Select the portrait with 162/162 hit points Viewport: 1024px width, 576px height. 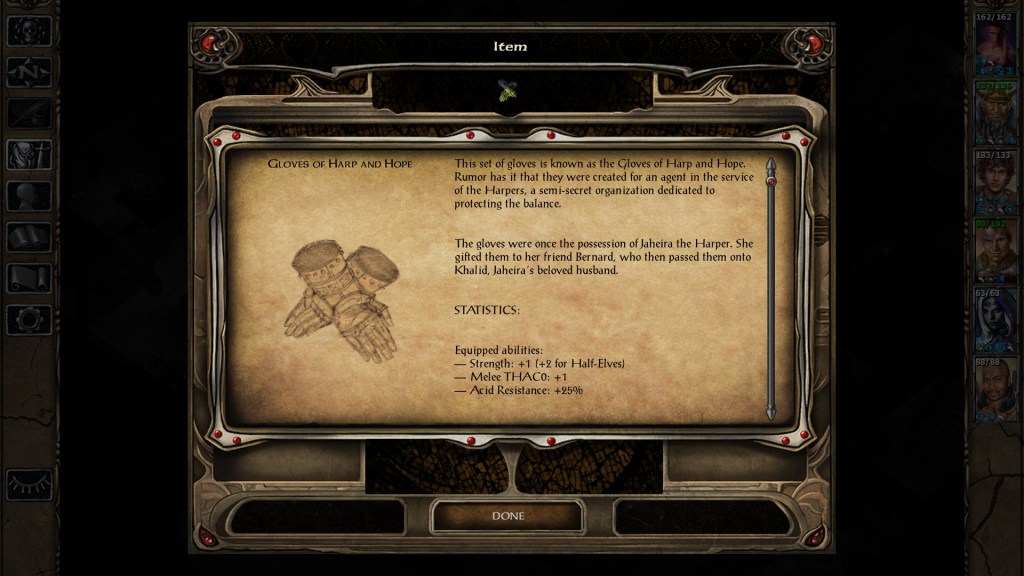pos(996,48)
